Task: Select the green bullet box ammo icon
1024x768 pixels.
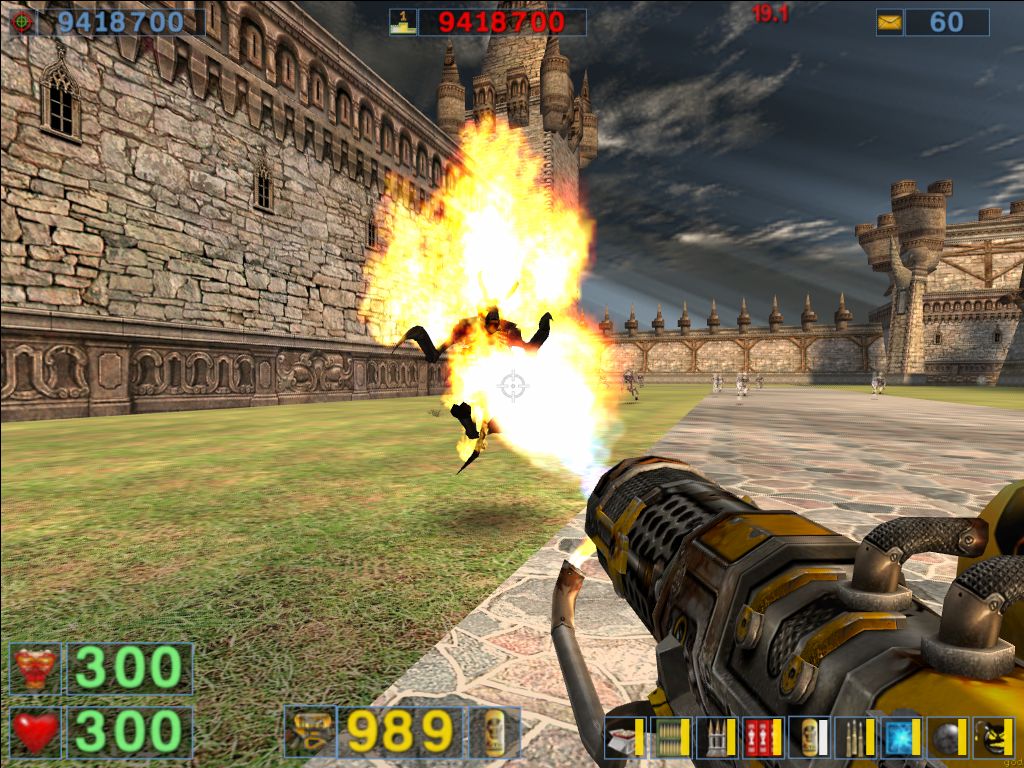Action: [668, 737]
